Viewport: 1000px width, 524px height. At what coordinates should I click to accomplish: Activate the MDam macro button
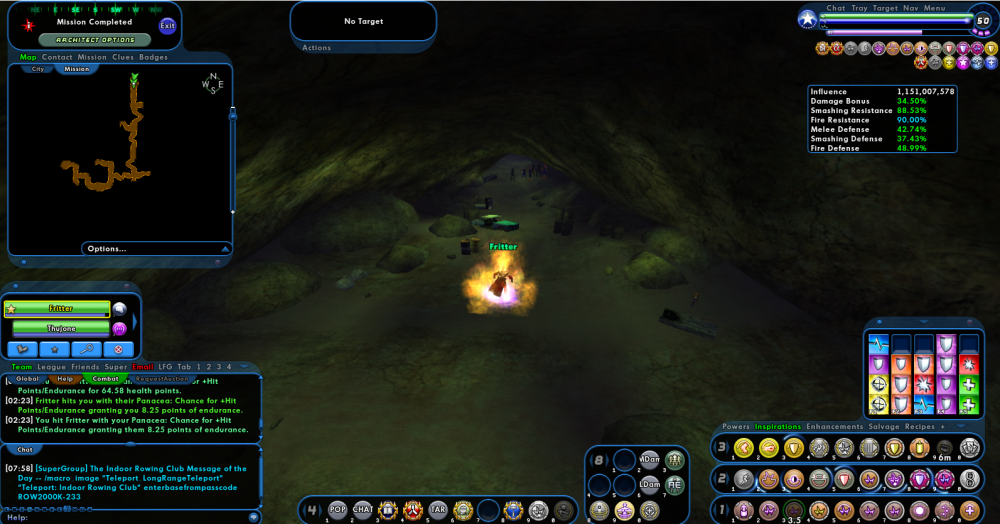650,459
